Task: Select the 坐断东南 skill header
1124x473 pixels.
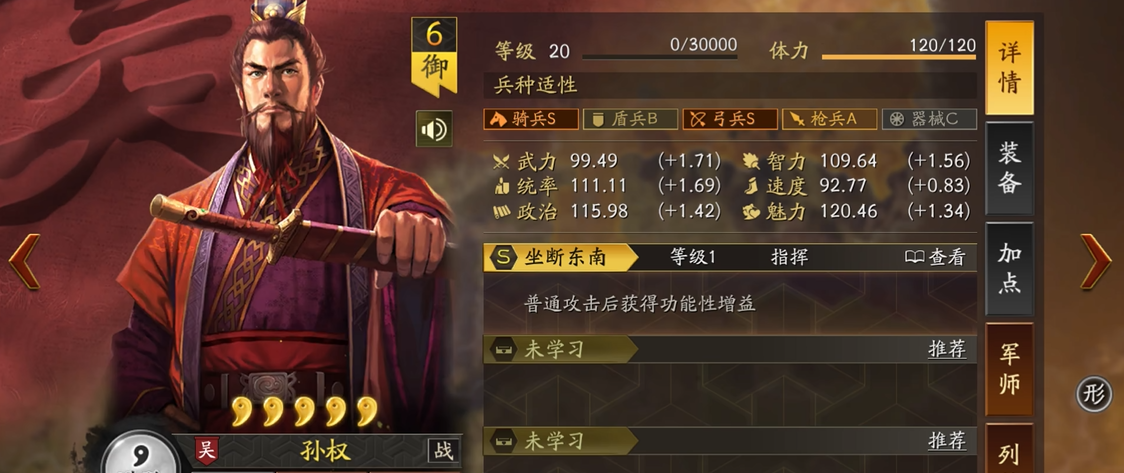Action: tap(562, 257)
